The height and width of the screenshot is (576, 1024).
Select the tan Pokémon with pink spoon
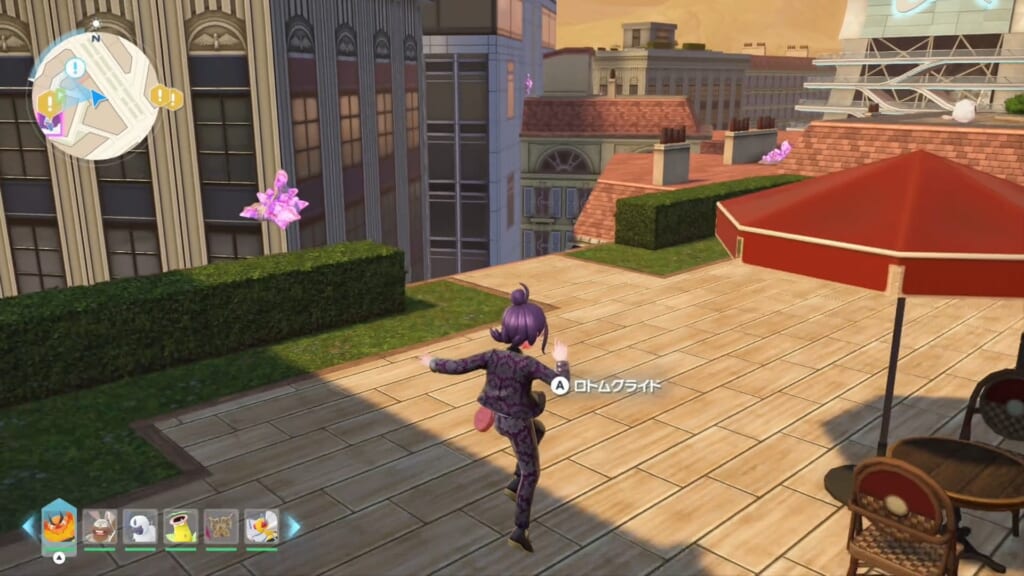click(x=221, y=526)
